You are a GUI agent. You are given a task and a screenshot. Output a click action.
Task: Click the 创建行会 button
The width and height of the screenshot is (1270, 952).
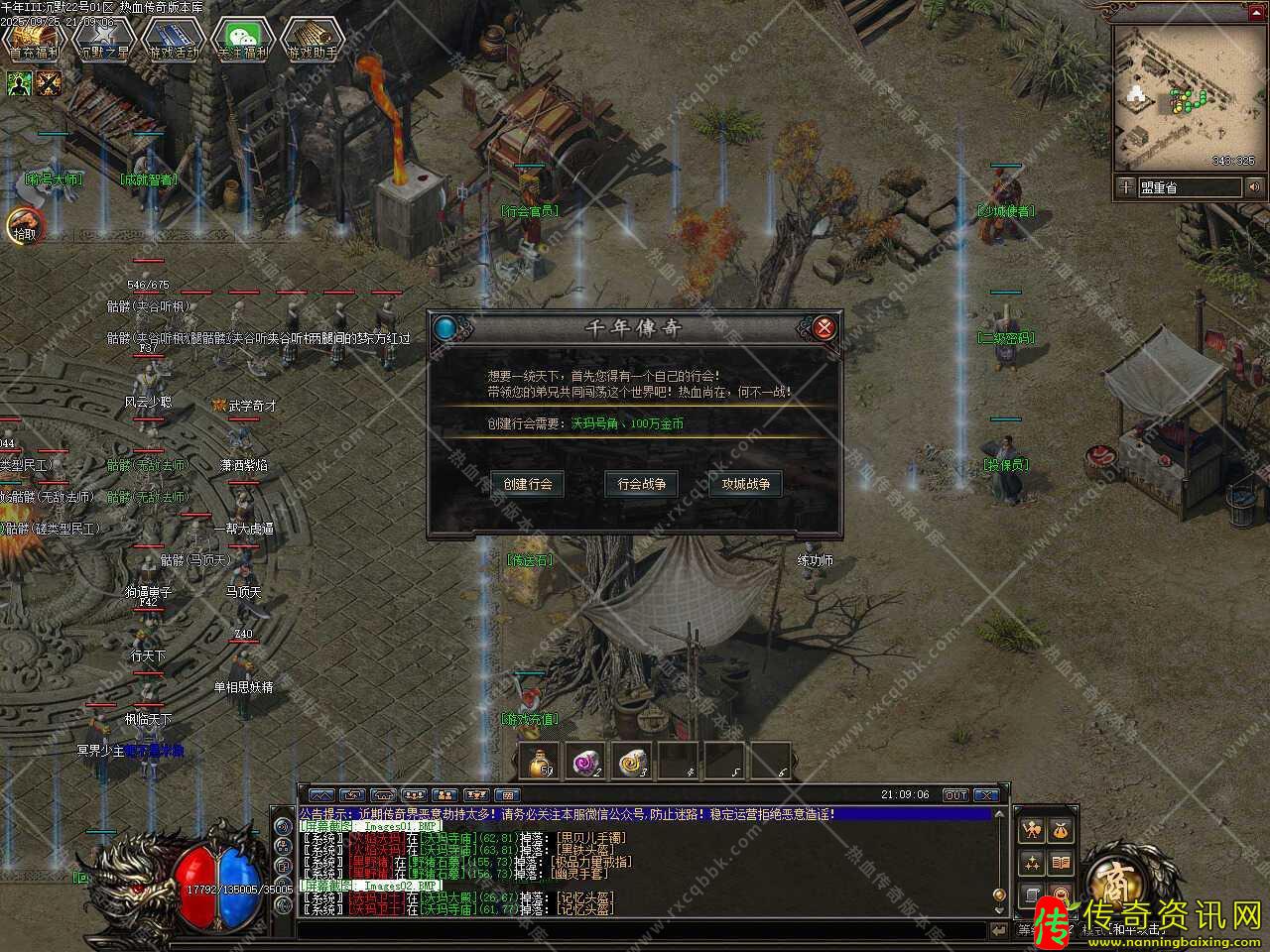(528, 484)
